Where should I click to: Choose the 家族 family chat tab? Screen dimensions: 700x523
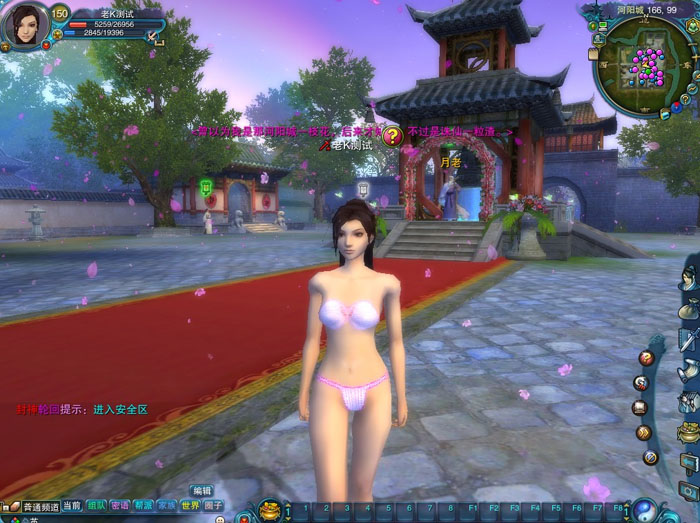click(167, 506)
